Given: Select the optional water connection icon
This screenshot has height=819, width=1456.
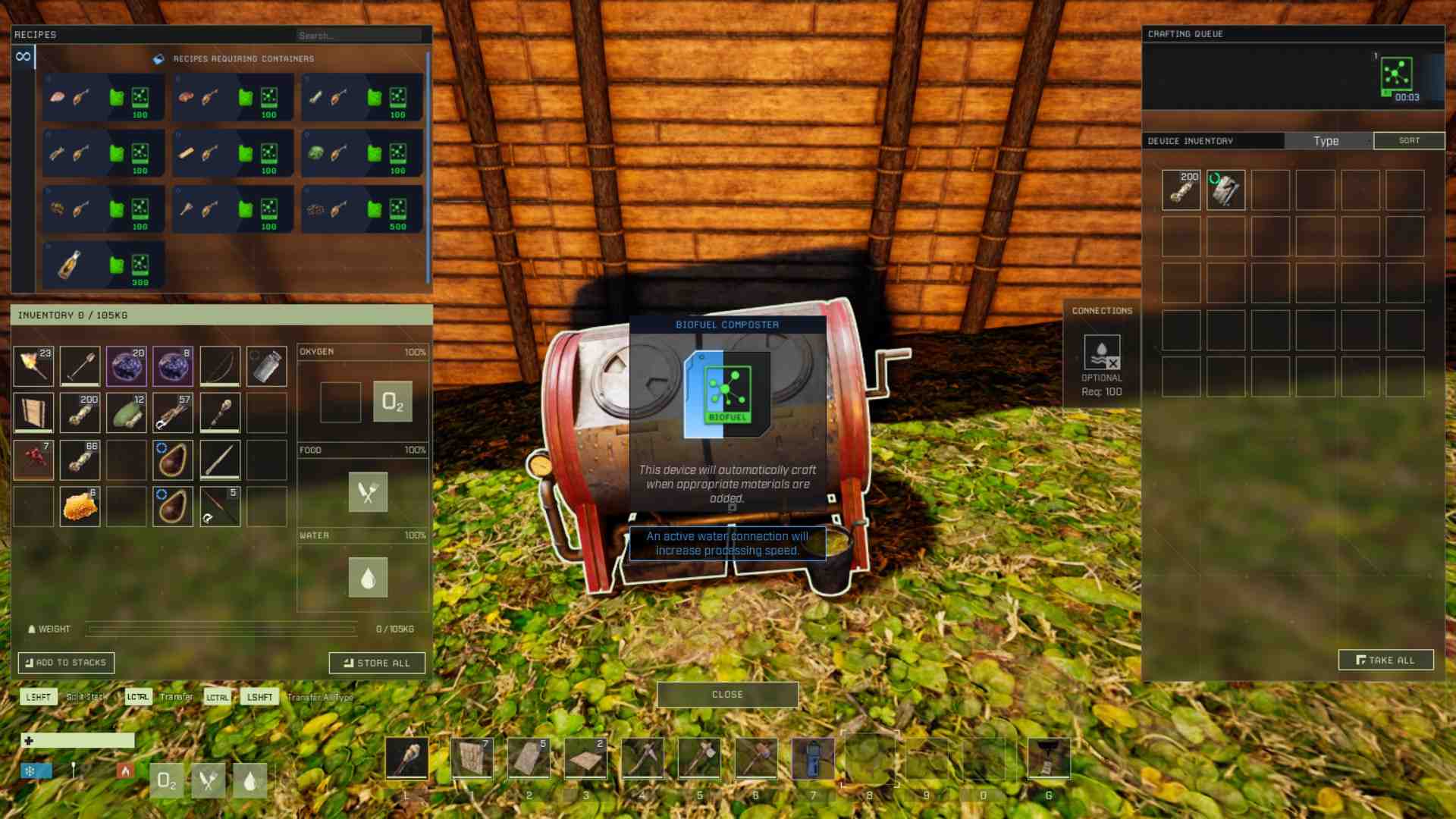Looking at the screenshot, I should coord(1101,353).
